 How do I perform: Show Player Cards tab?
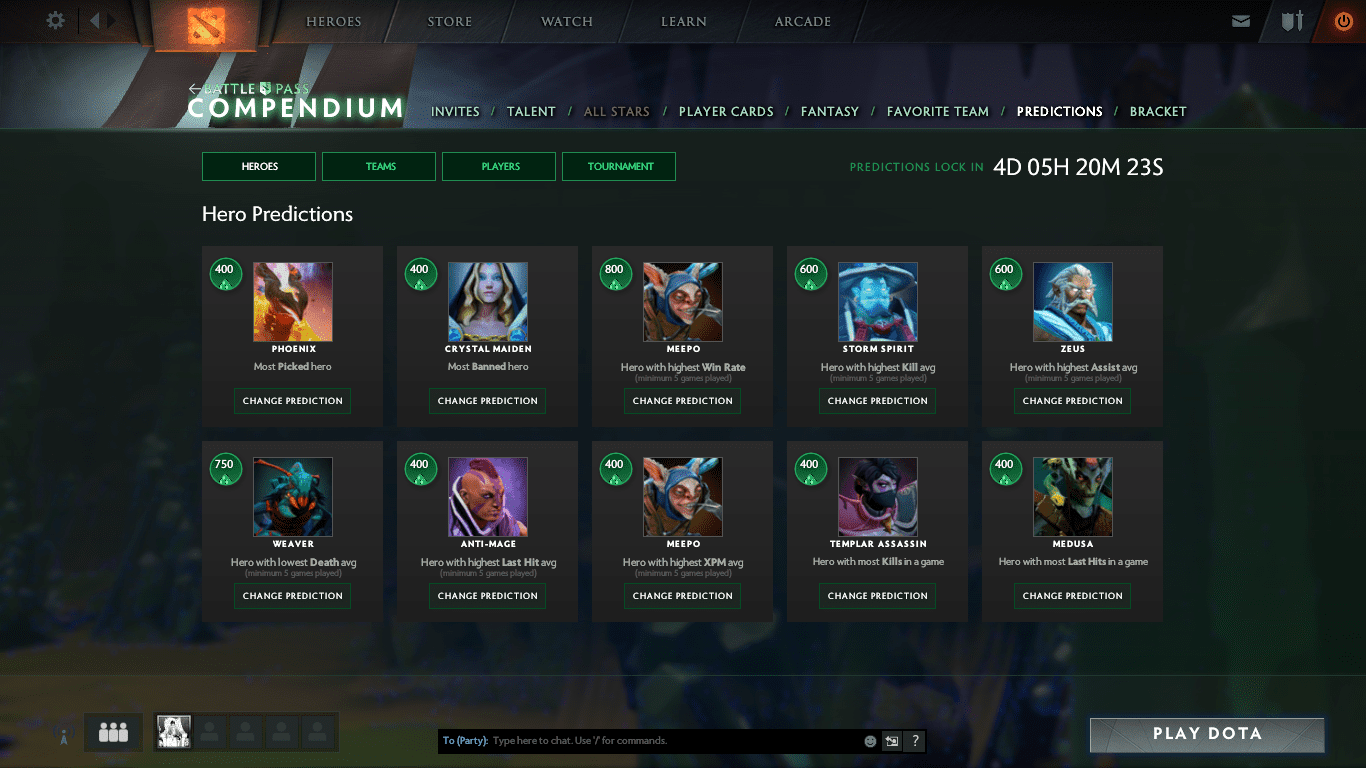726,111
